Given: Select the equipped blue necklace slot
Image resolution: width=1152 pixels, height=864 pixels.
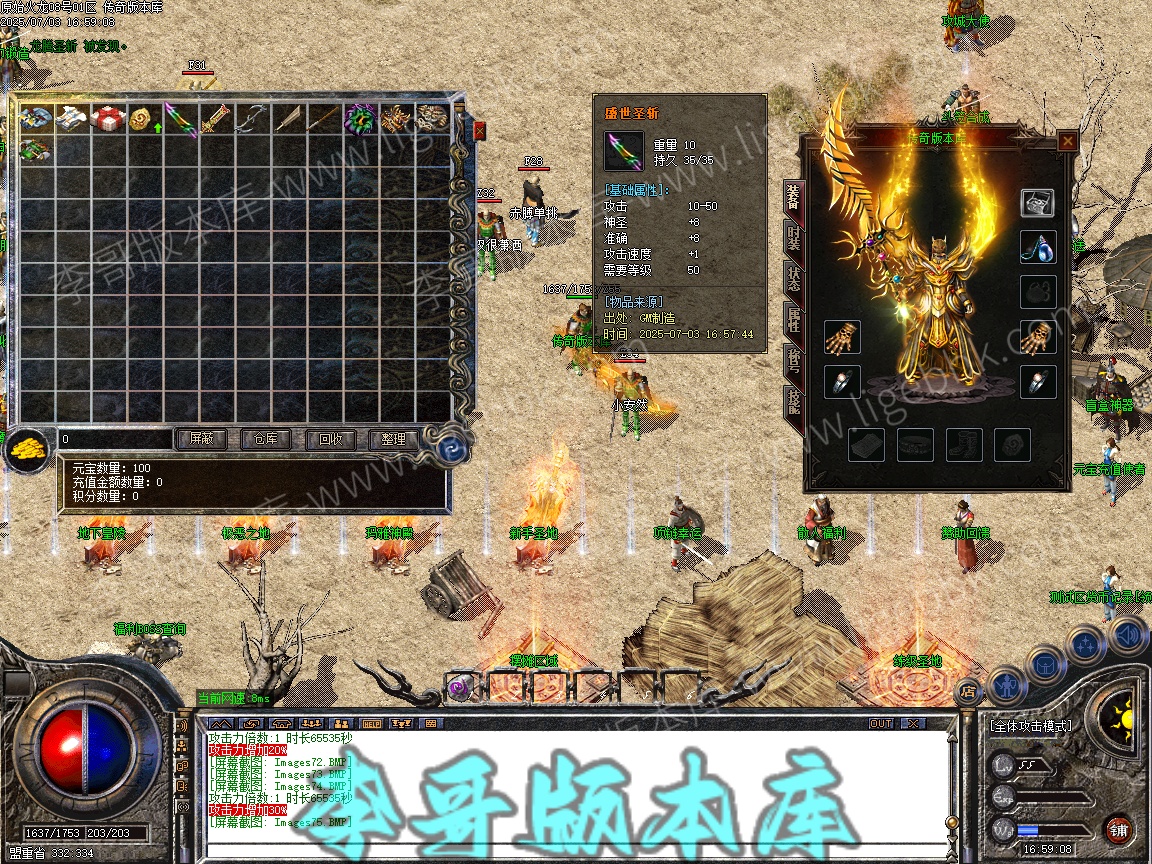Looking at the screenshot, I should pos(1038,248).
